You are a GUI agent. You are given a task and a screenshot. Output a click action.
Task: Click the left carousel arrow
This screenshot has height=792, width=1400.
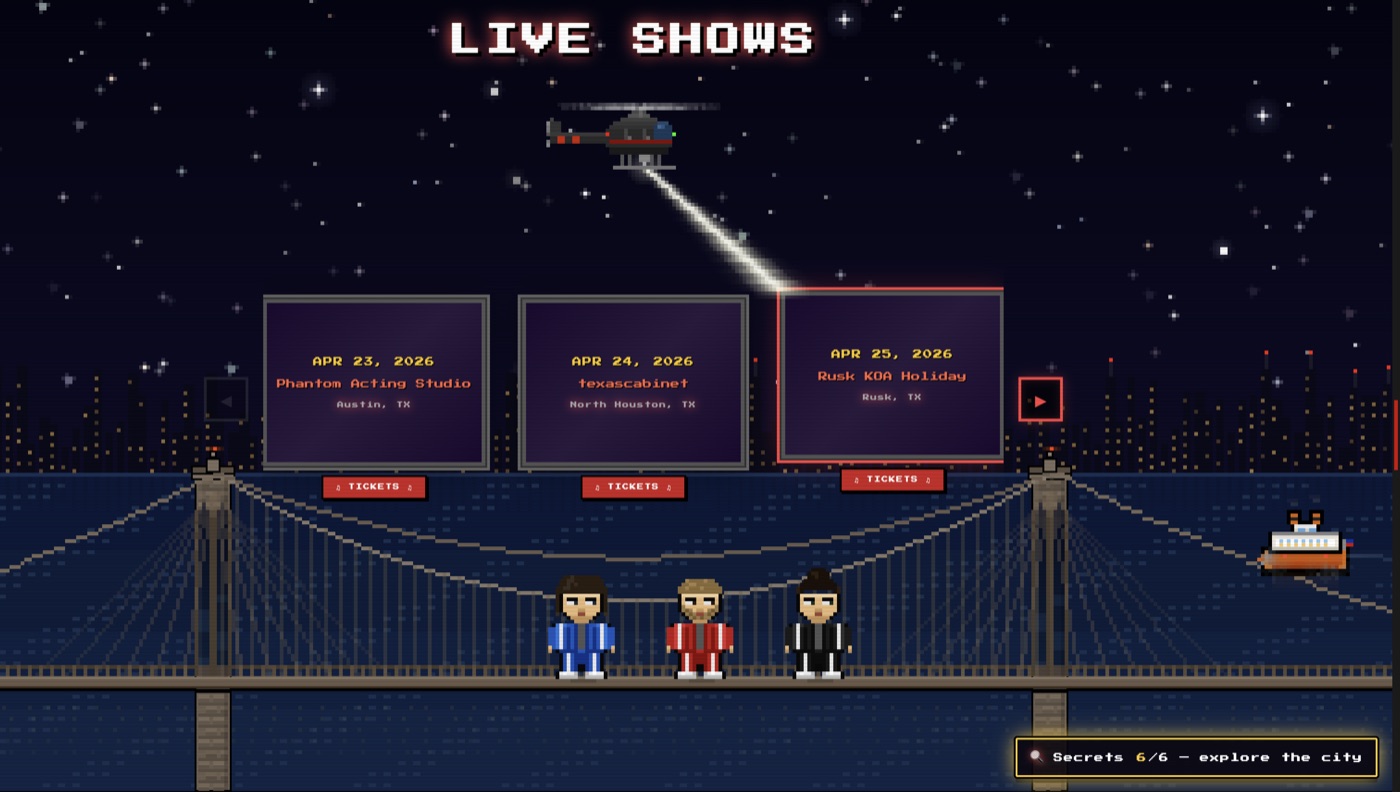pyautogui.click(x=225, y=399)
